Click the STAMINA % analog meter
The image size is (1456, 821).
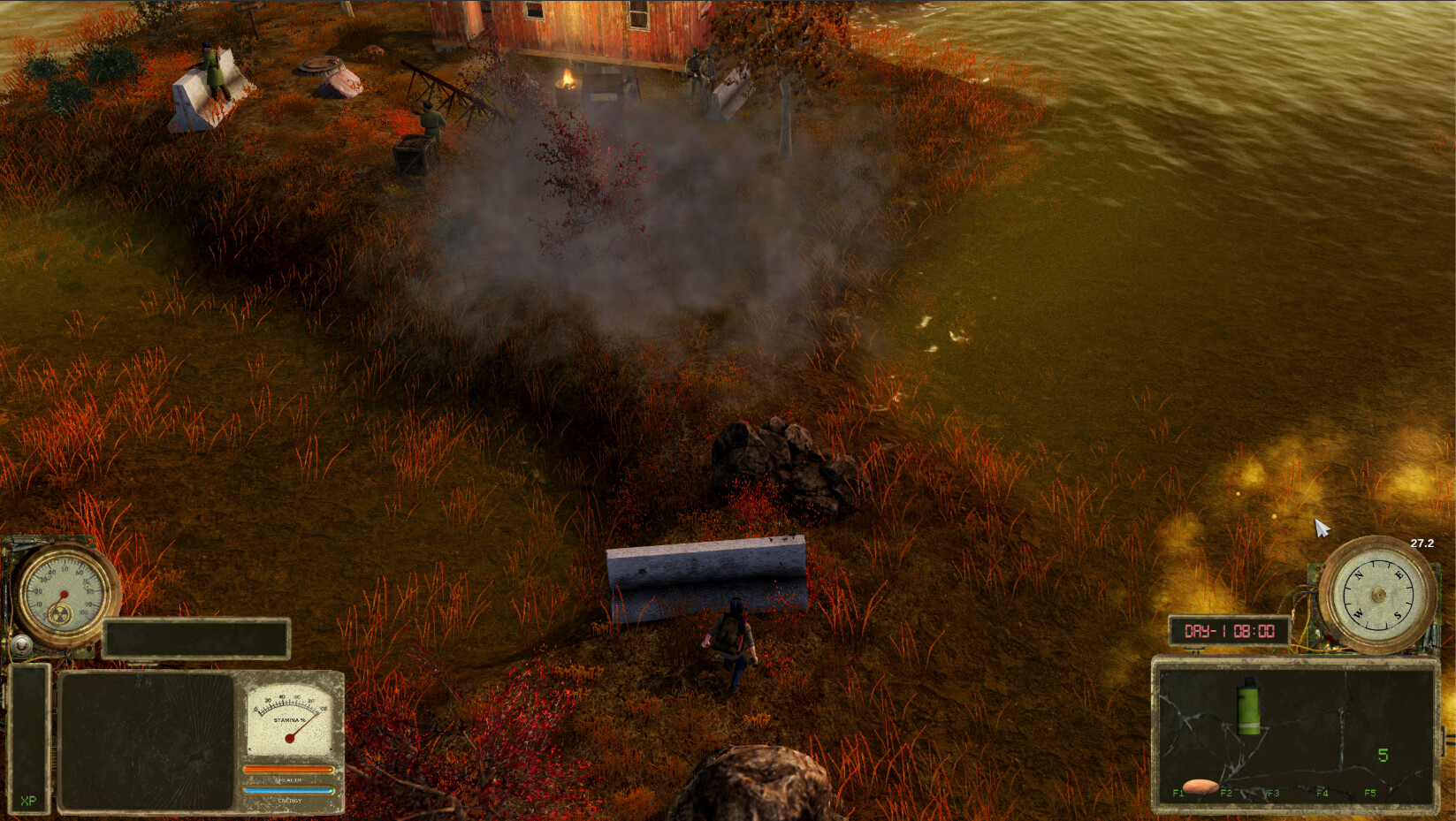290,718
